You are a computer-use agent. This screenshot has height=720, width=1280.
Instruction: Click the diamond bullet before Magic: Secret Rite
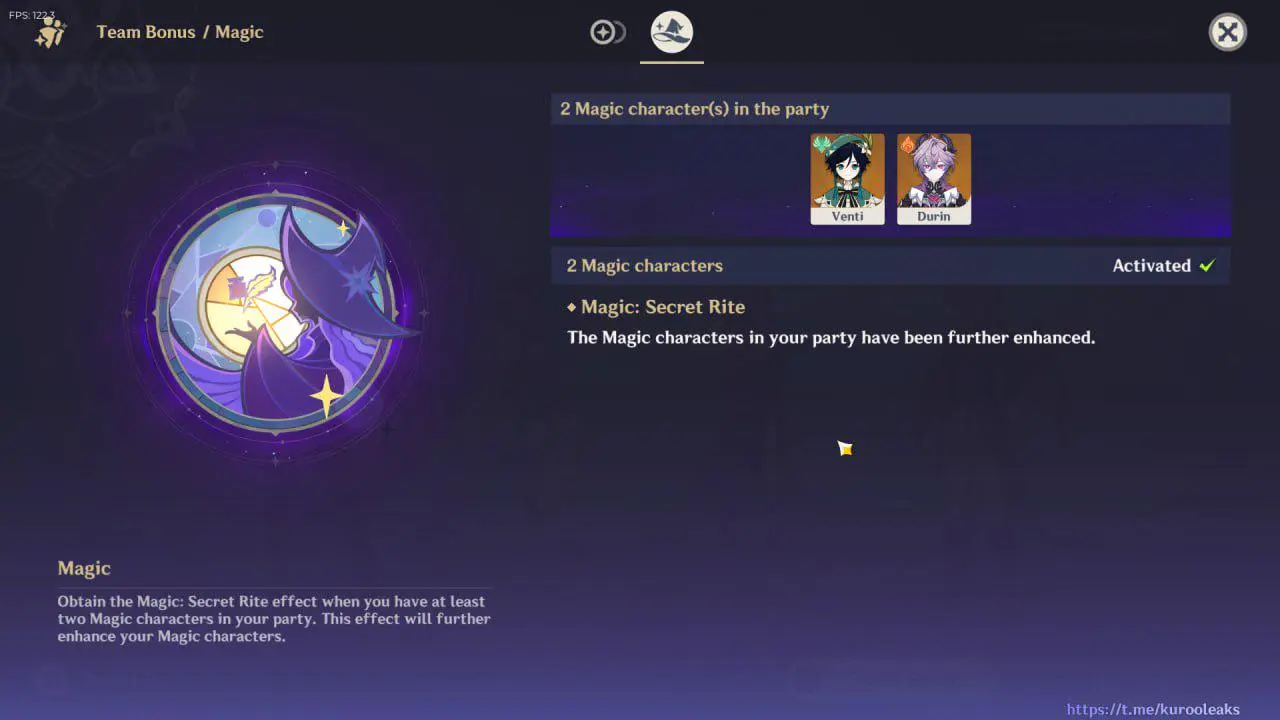click(x=572, y=307)
